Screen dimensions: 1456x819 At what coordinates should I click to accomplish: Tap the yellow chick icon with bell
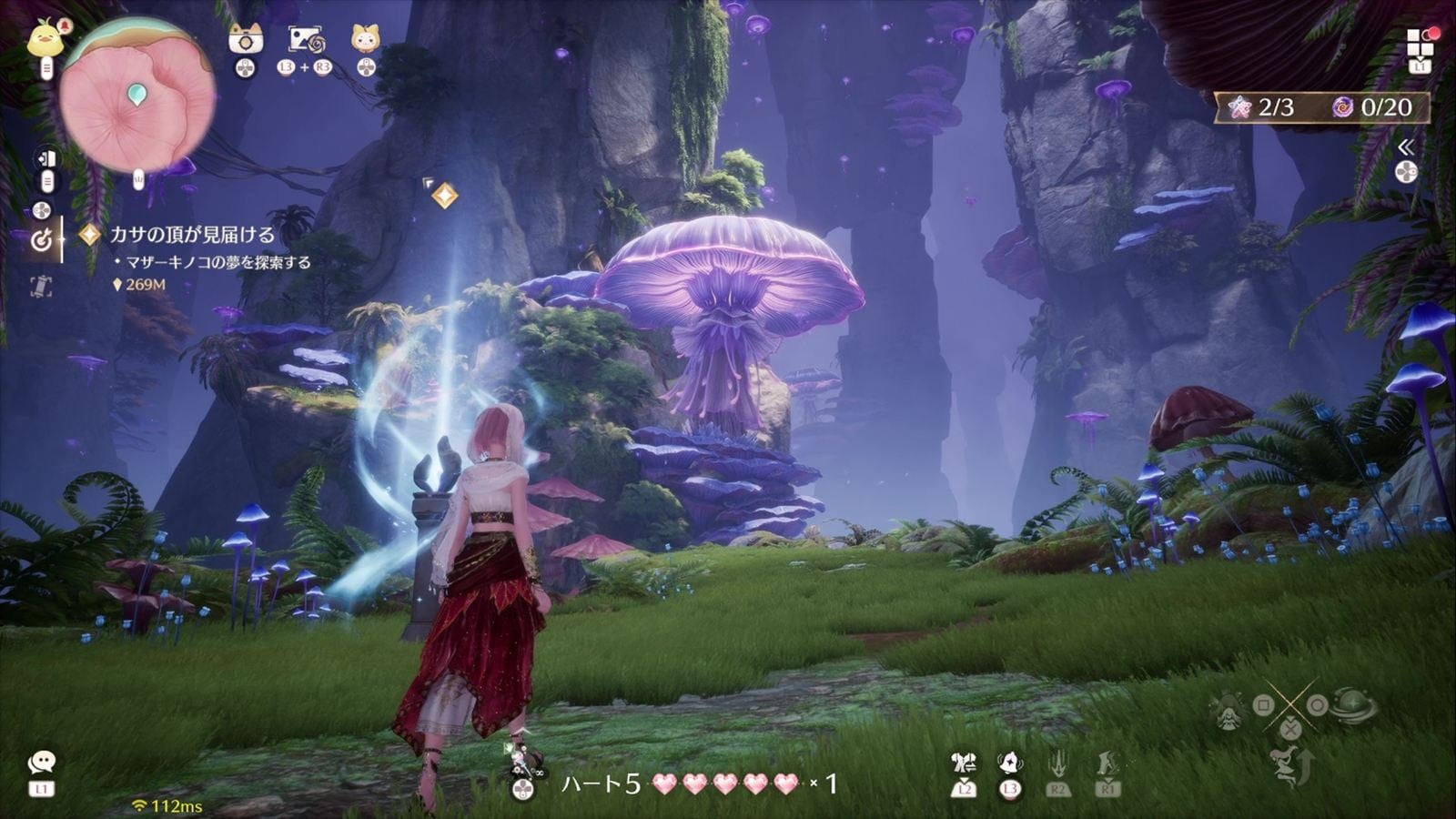[x=45, y=40]
